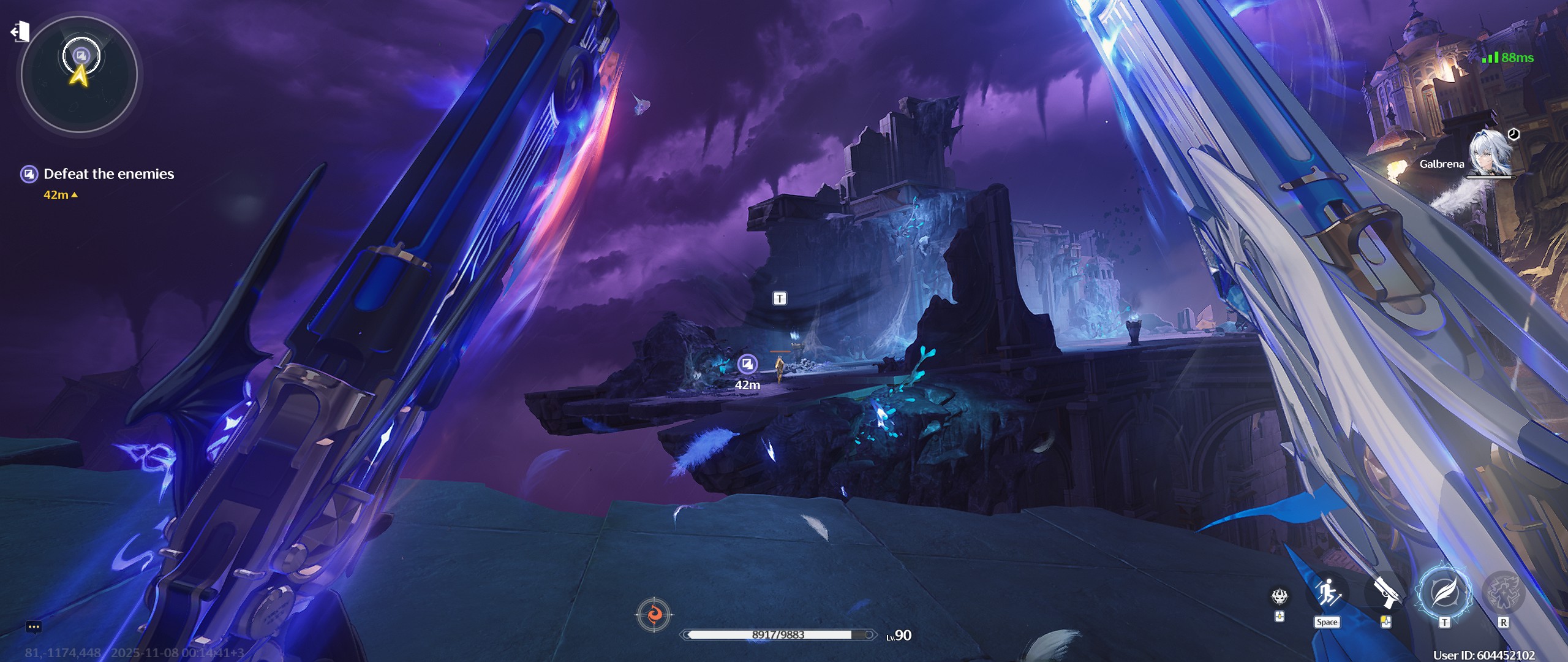Use the glowing feather skill
1568x662 pixels.
[1443, 593]
